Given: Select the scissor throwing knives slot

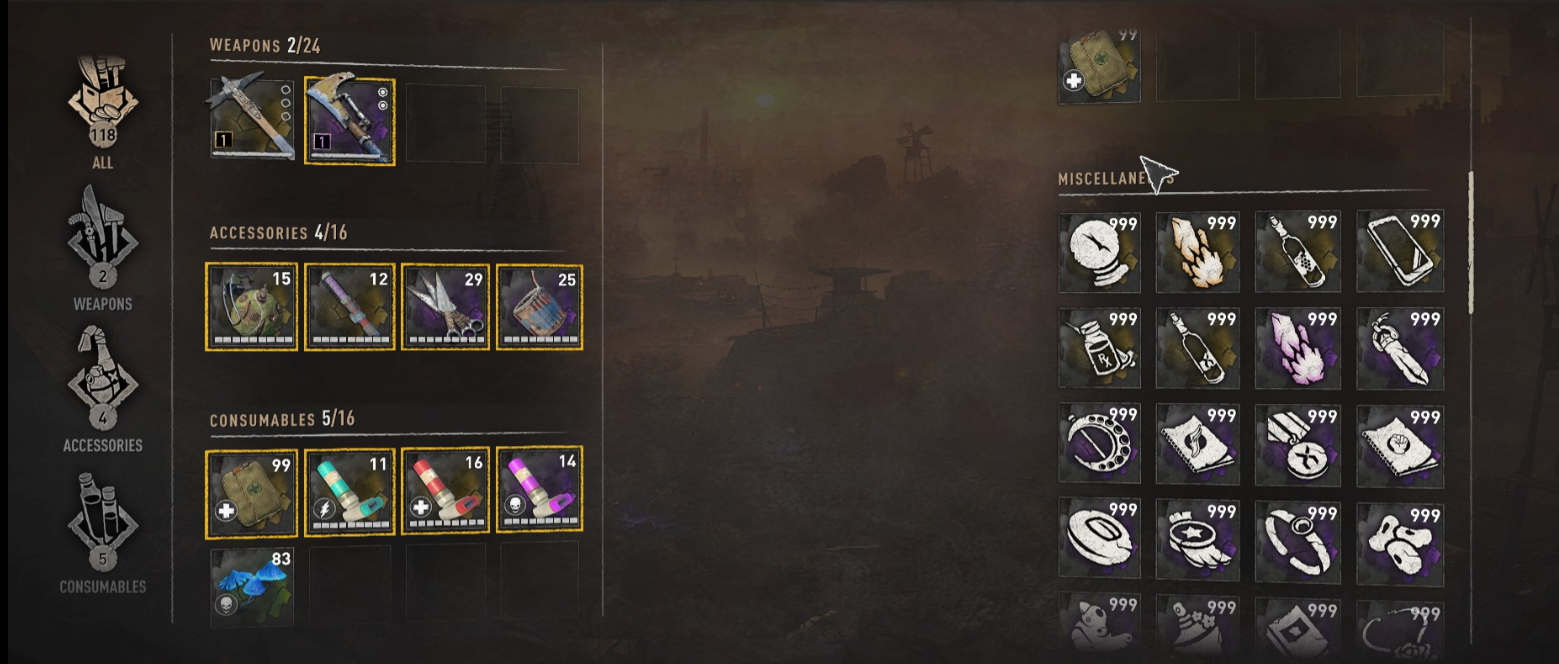Looking at the screenshot, I should (x=446, y=307).
